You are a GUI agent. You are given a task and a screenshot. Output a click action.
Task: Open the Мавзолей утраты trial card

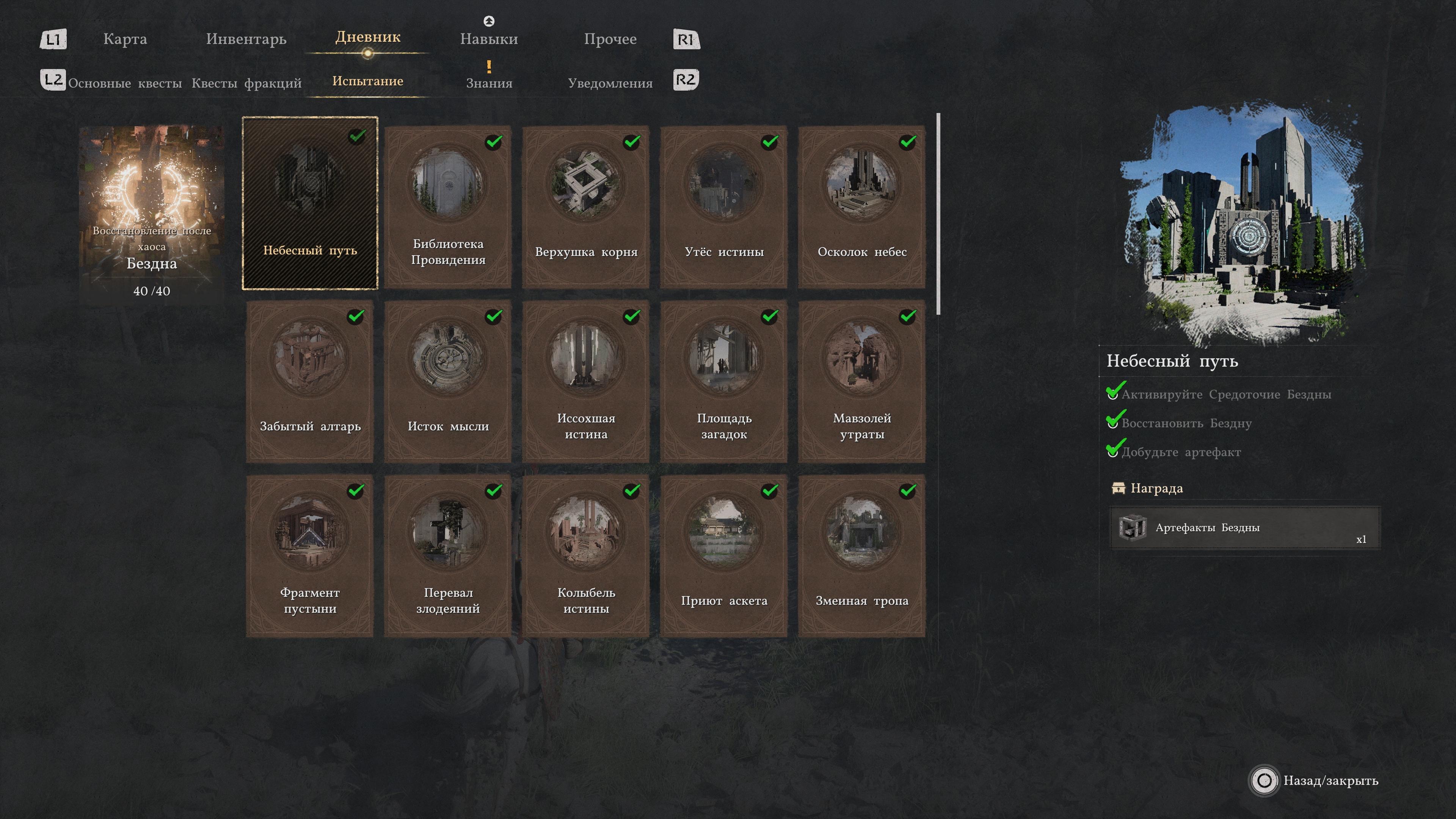862,381
